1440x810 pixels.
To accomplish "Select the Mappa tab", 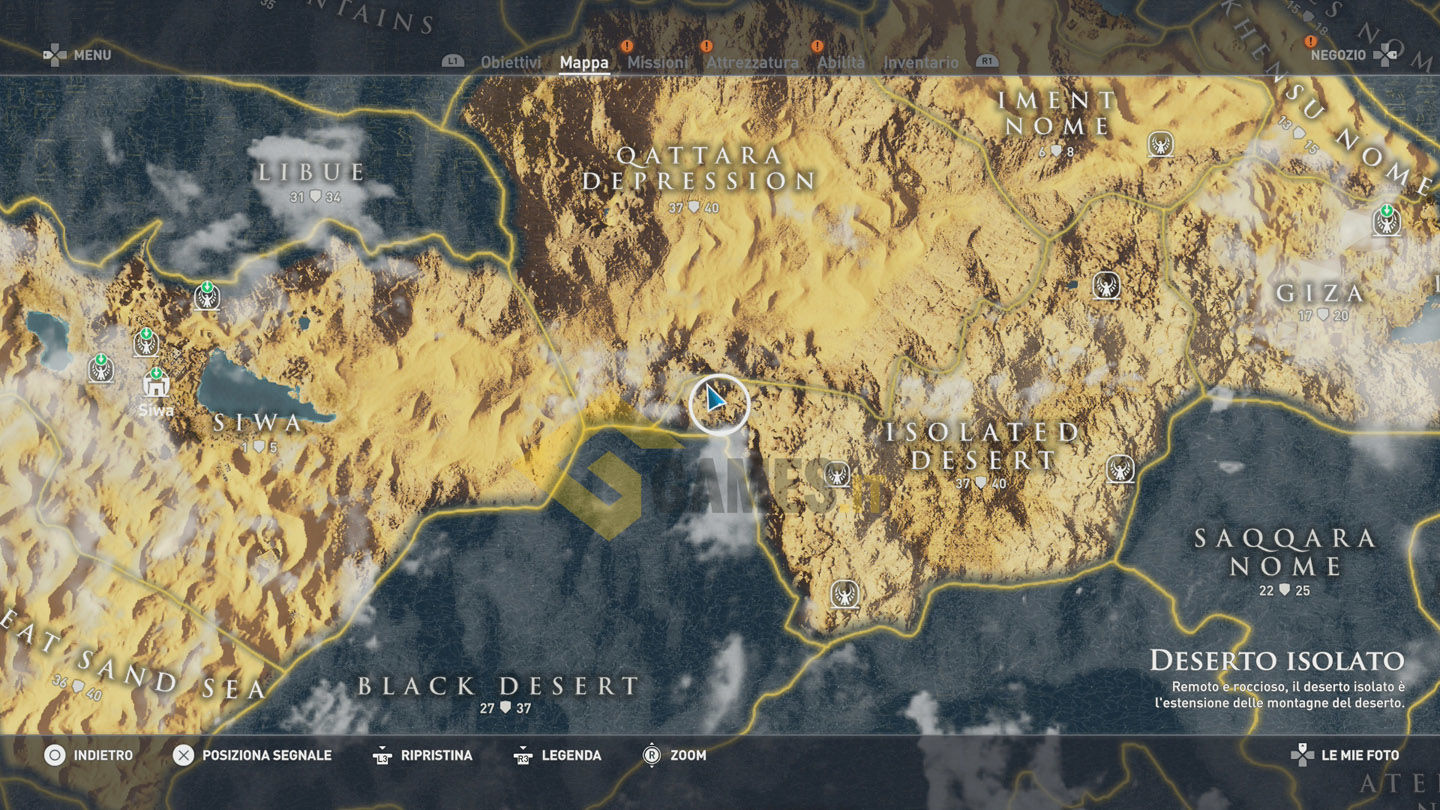I will 584,62.
